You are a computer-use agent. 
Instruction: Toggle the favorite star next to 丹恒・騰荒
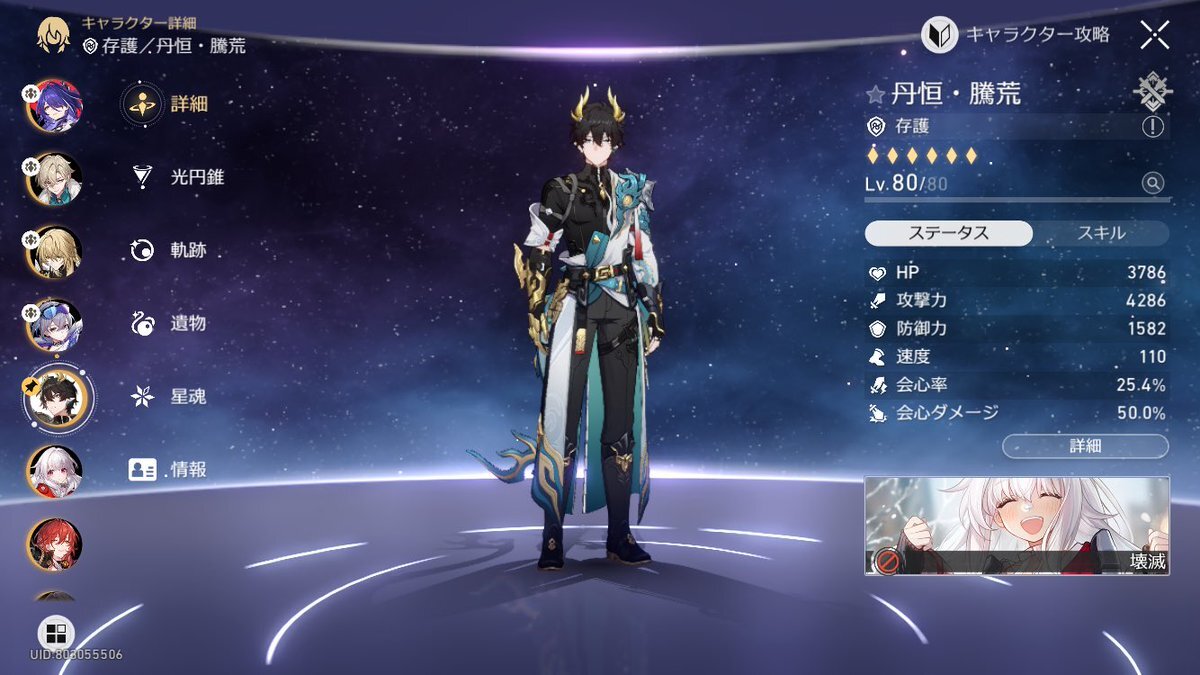(x=876, y=95)
